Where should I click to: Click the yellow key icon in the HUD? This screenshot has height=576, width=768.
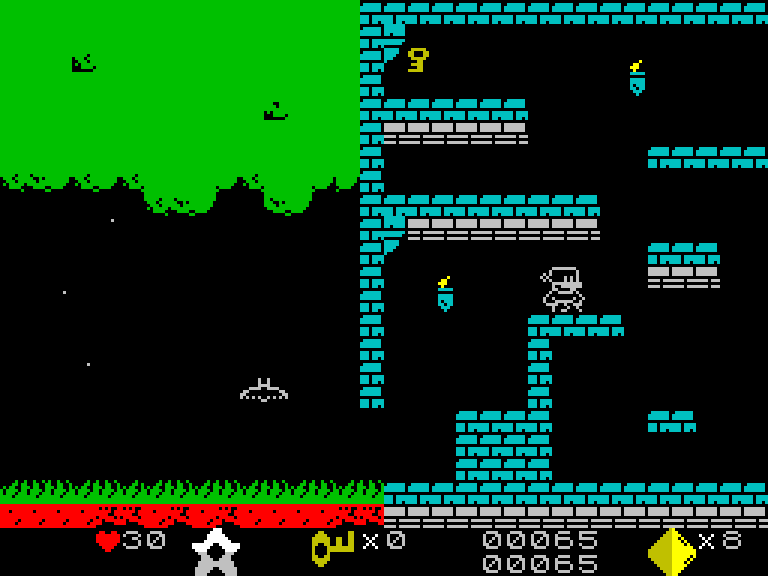(332, 546)
